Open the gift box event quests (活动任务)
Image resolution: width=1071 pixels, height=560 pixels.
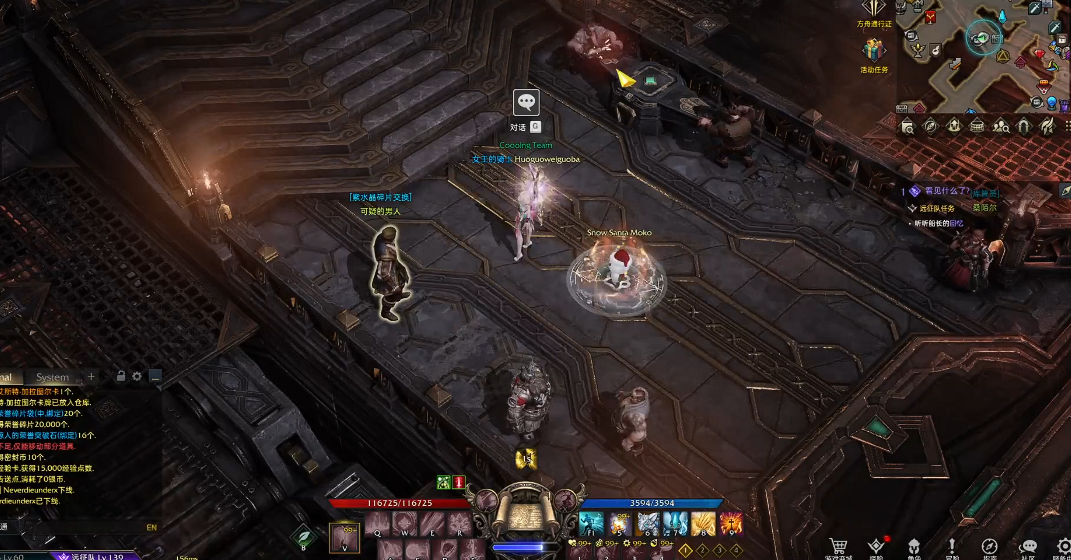[x=874, y=50]
